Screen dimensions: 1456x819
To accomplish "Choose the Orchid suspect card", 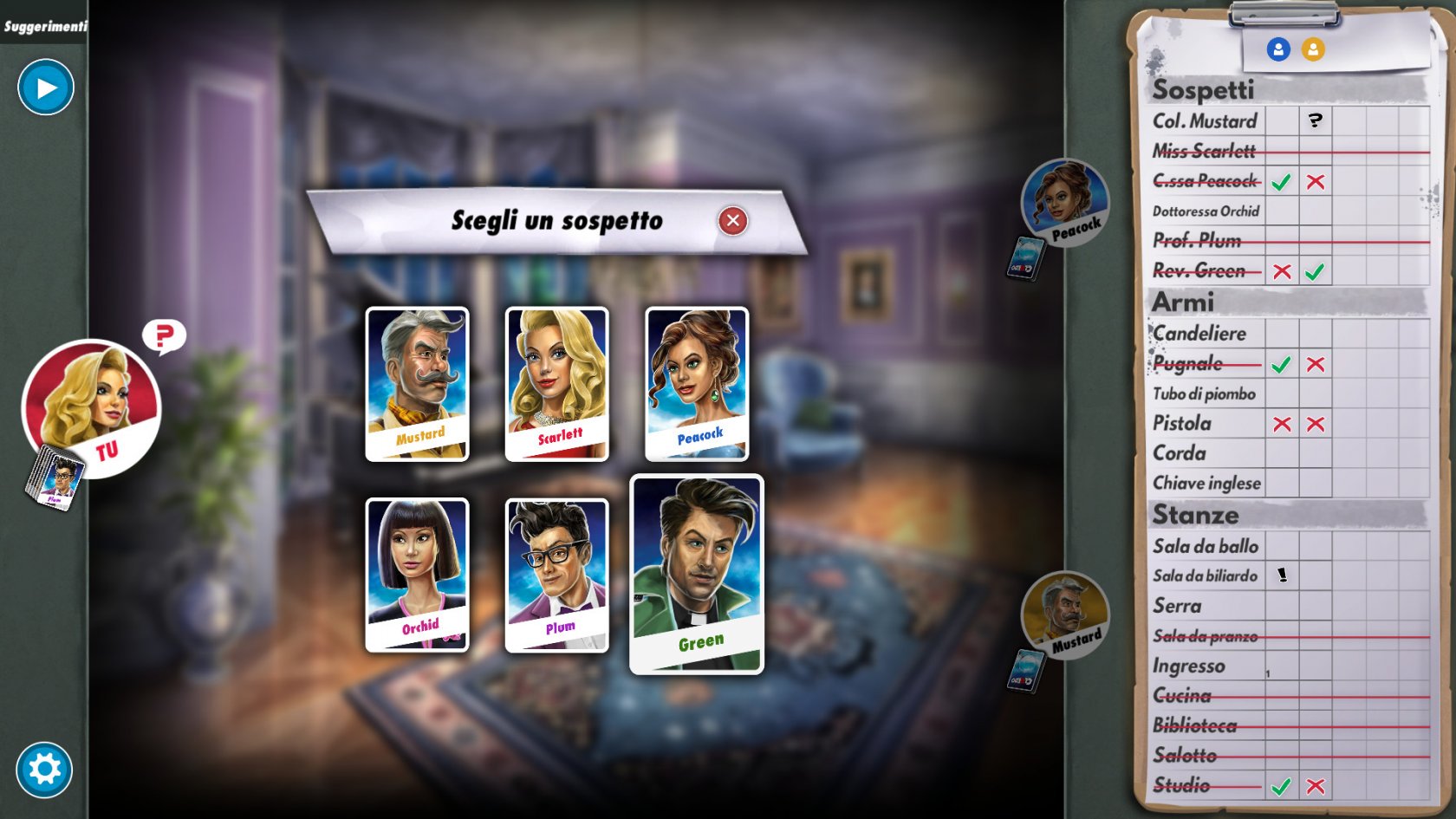I will (x=417, y=574).
